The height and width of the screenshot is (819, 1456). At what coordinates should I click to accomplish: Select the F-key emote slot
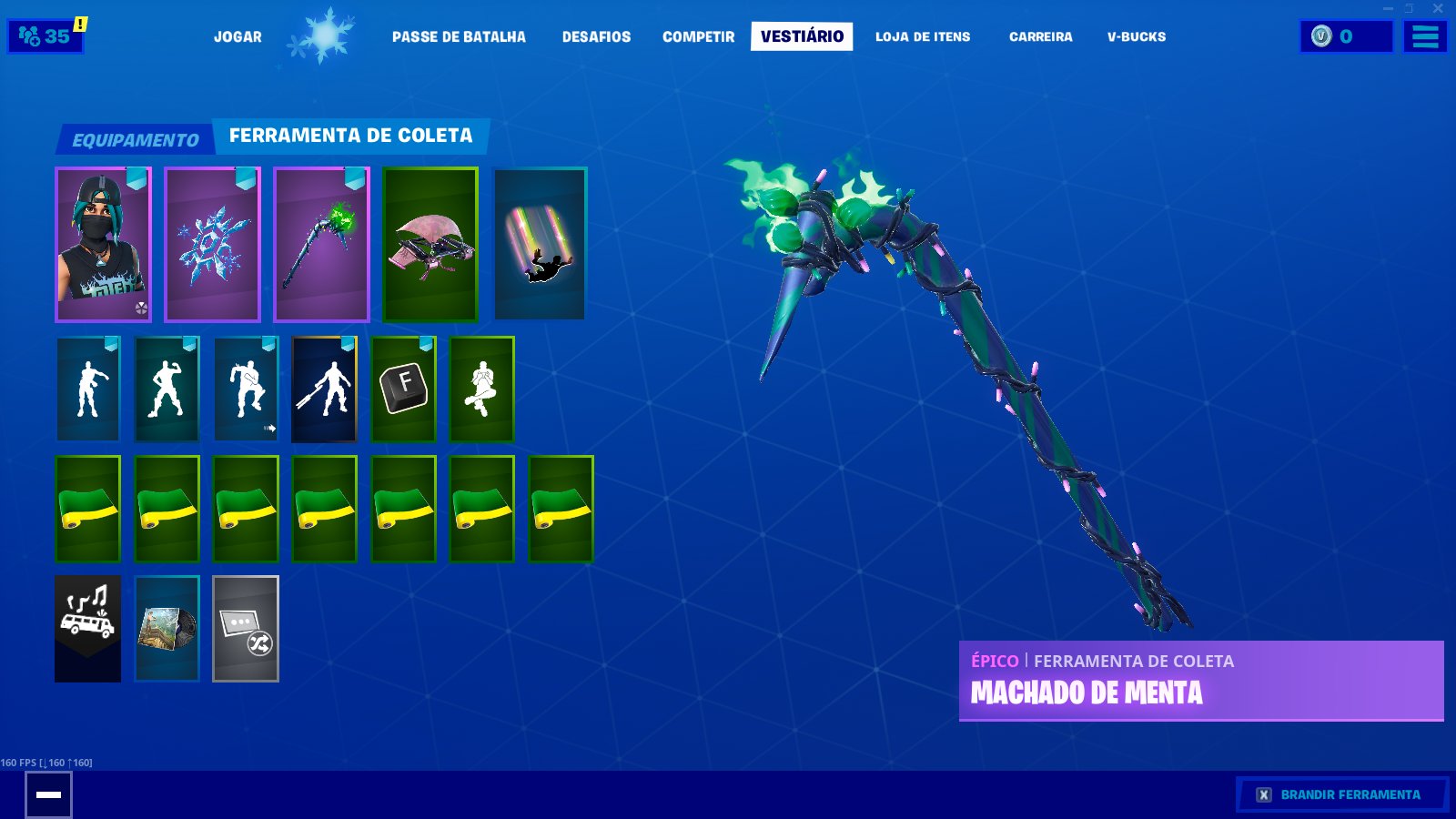pos(403,389)
